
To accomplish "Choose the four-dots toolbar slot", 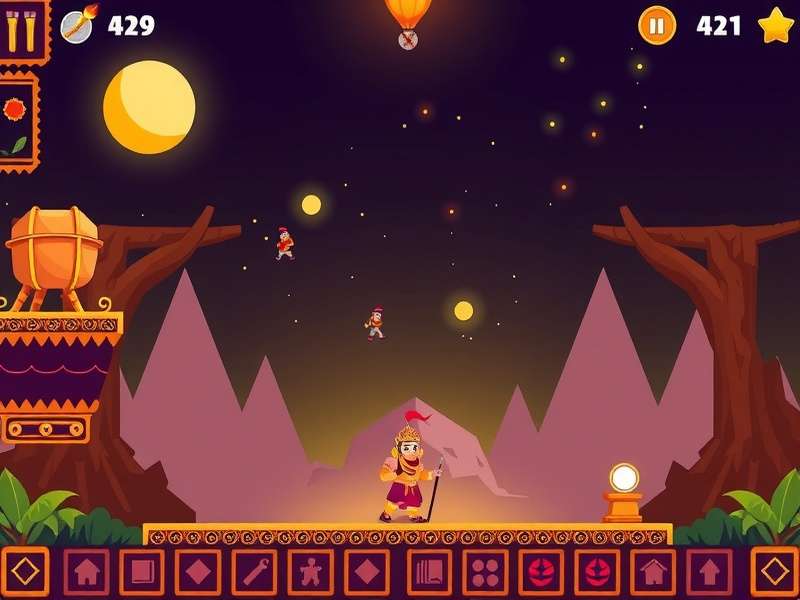I will (x=485, y=572).
